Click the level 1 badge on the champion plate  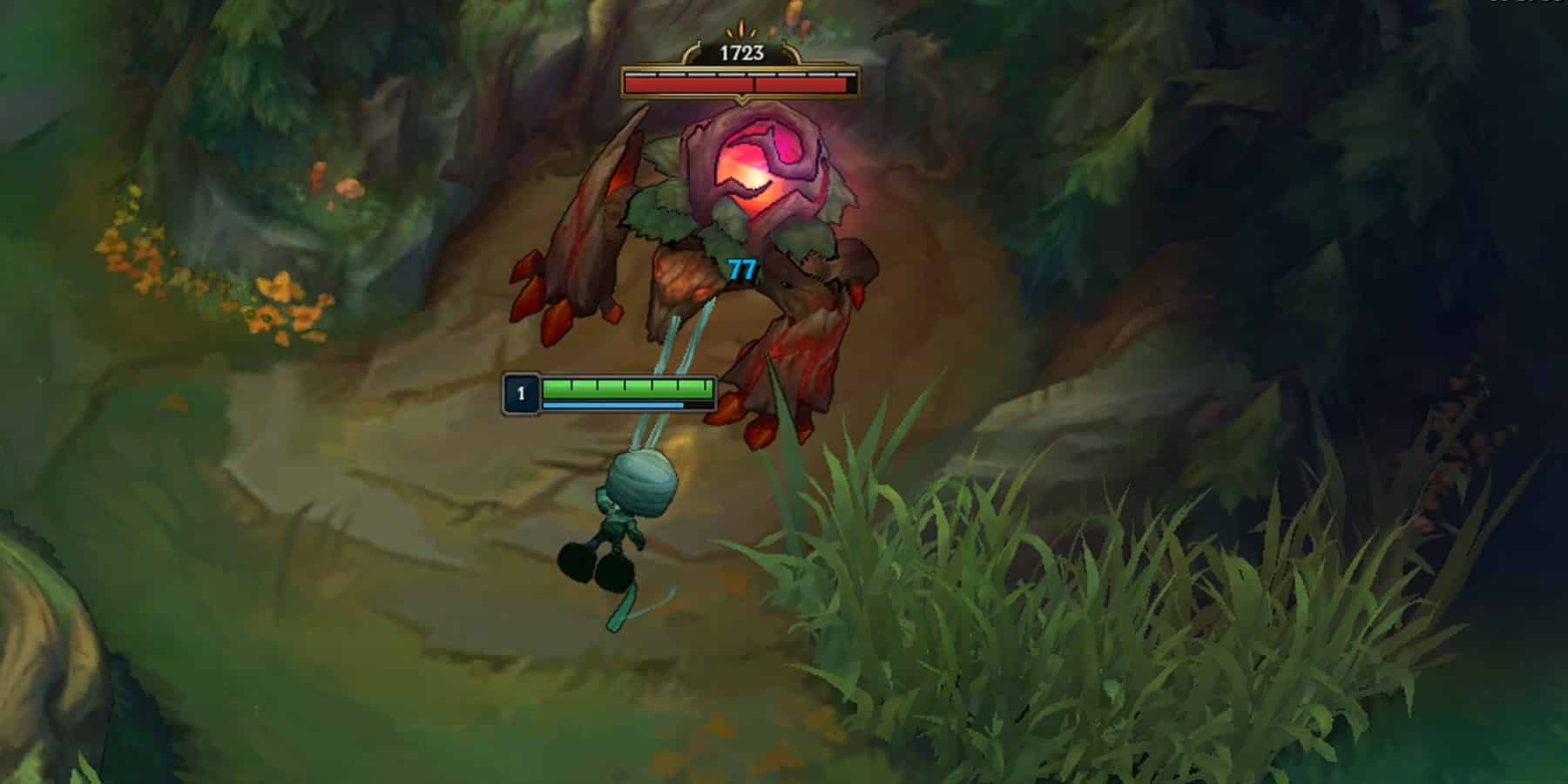click(520, 391)
